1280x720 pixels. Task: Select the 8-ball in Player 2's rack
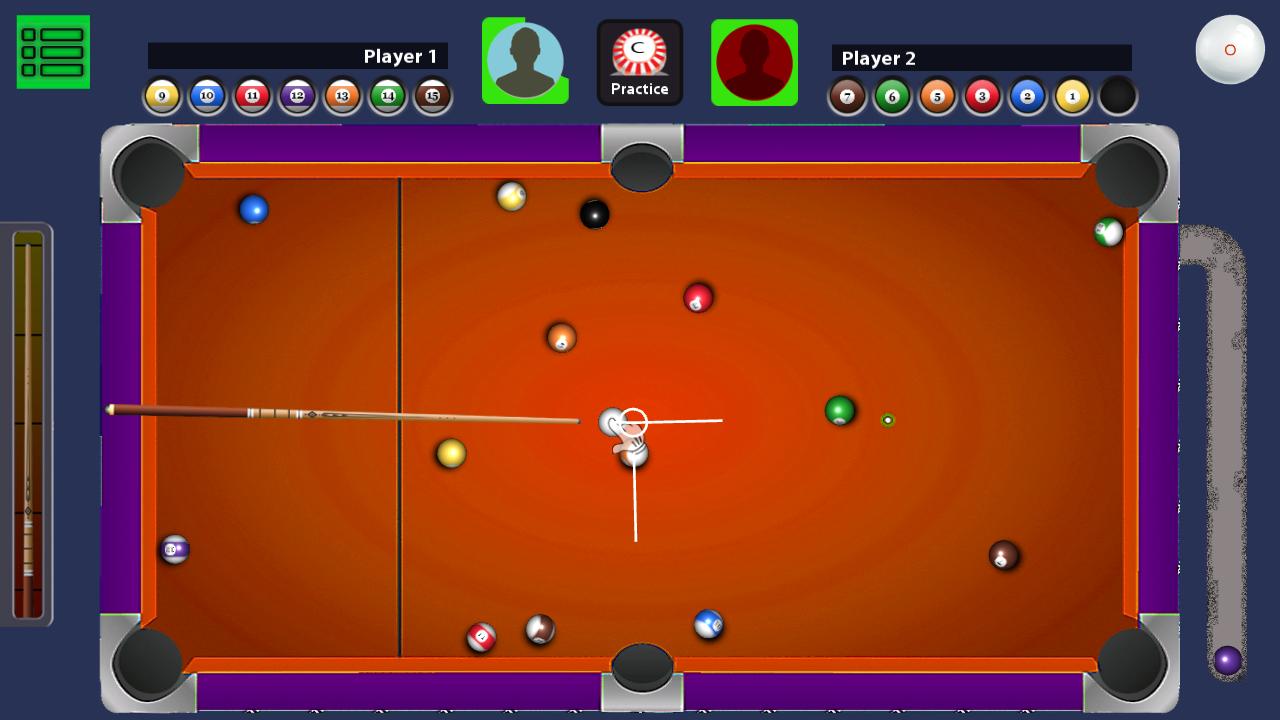pyautogui.click(x=1117, y=95)
